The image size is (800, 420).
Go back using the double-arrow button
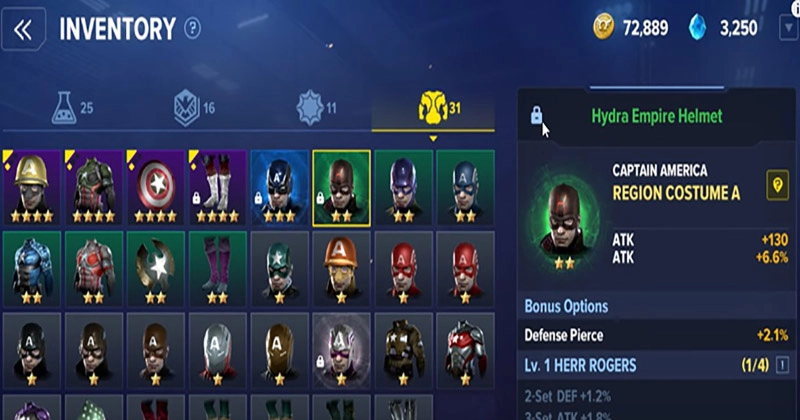click(23, 29)
